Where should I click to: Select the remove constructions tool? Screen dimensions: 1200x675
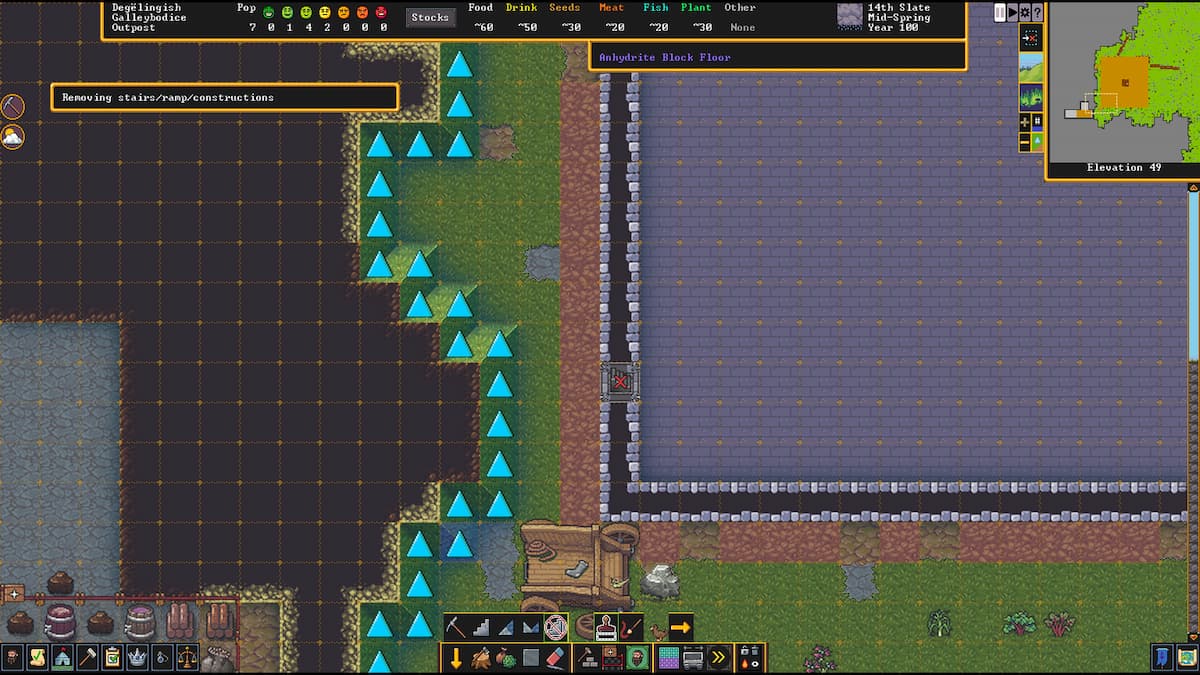pyautogui.click(x=556, y=627)
